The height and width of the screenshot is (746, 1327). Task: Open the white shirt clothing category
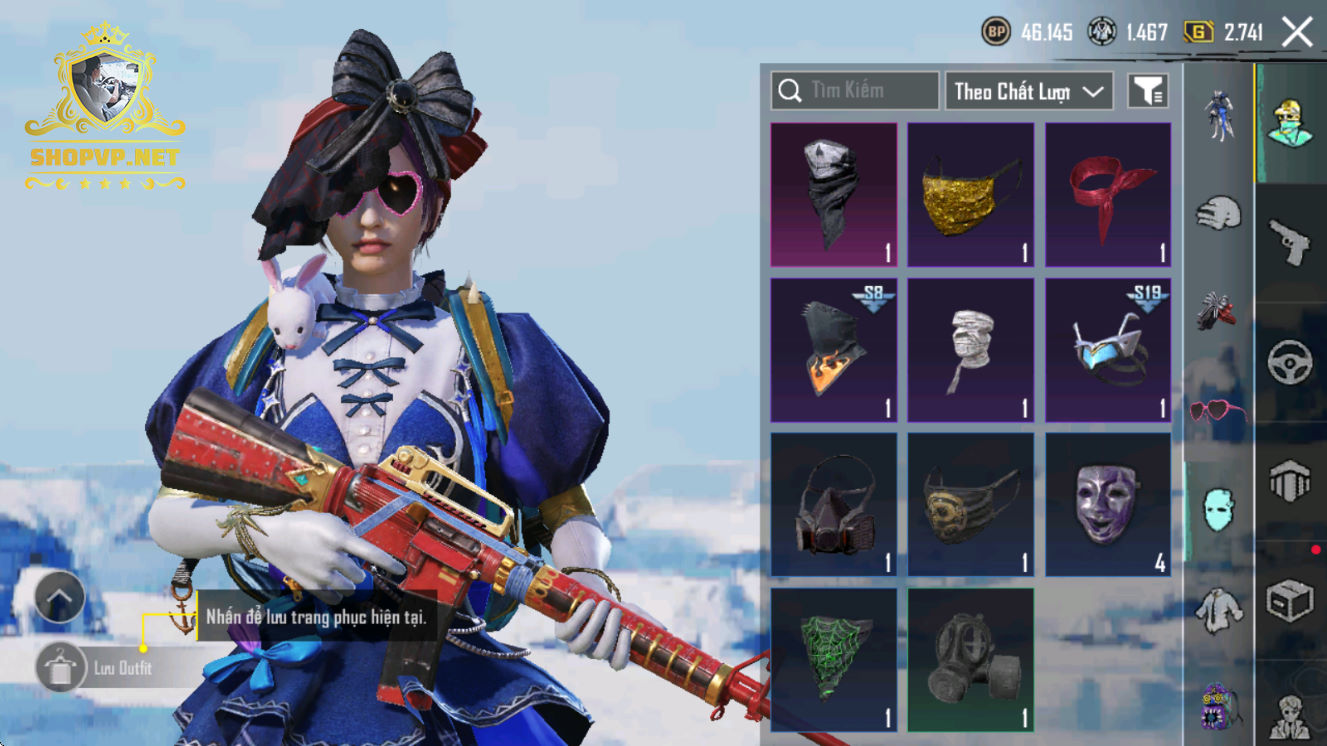(1218, 609)
